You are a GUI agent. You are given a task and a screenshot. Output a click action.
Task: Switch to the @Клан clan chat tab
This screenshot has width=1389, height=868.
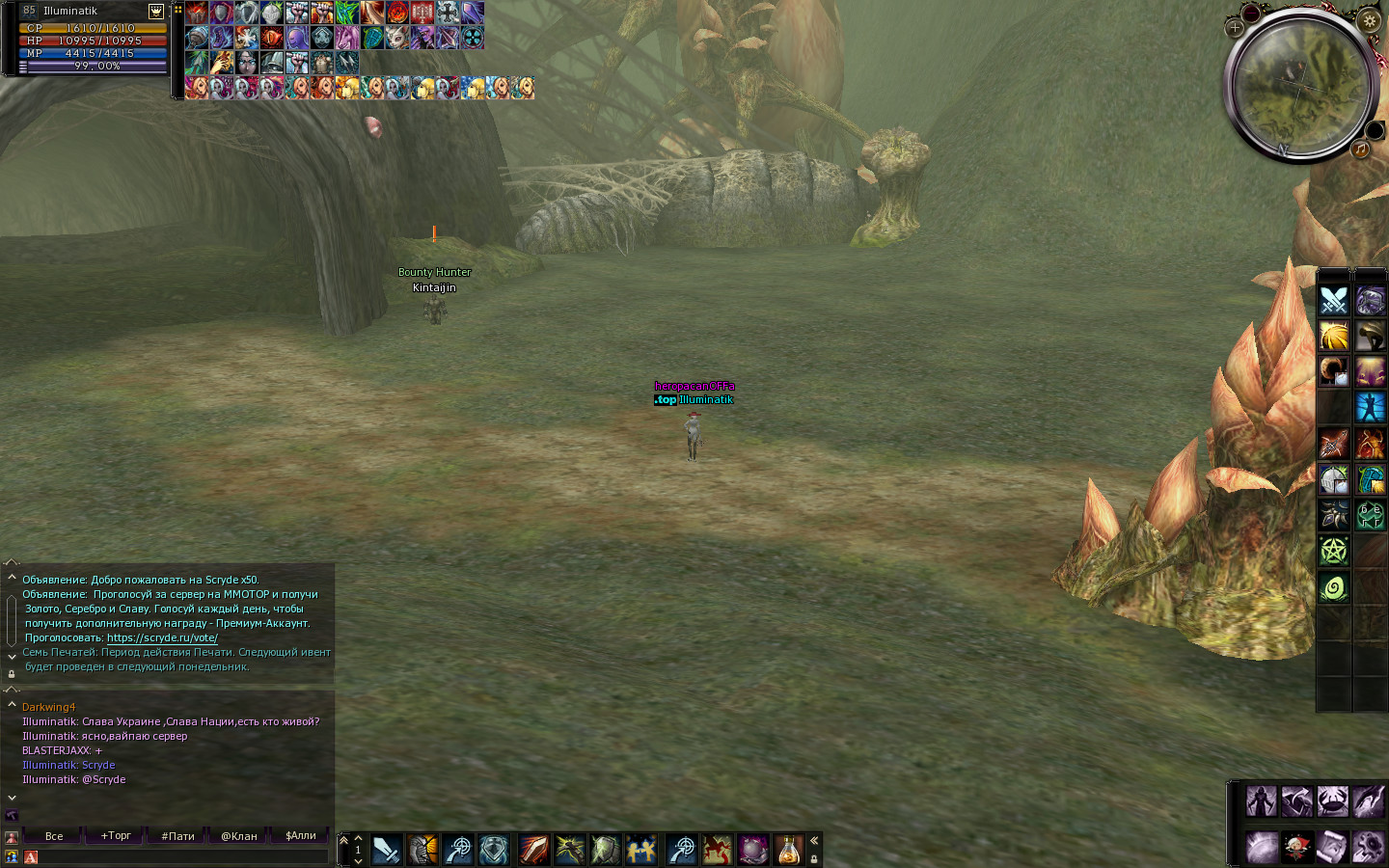point(239,836)
